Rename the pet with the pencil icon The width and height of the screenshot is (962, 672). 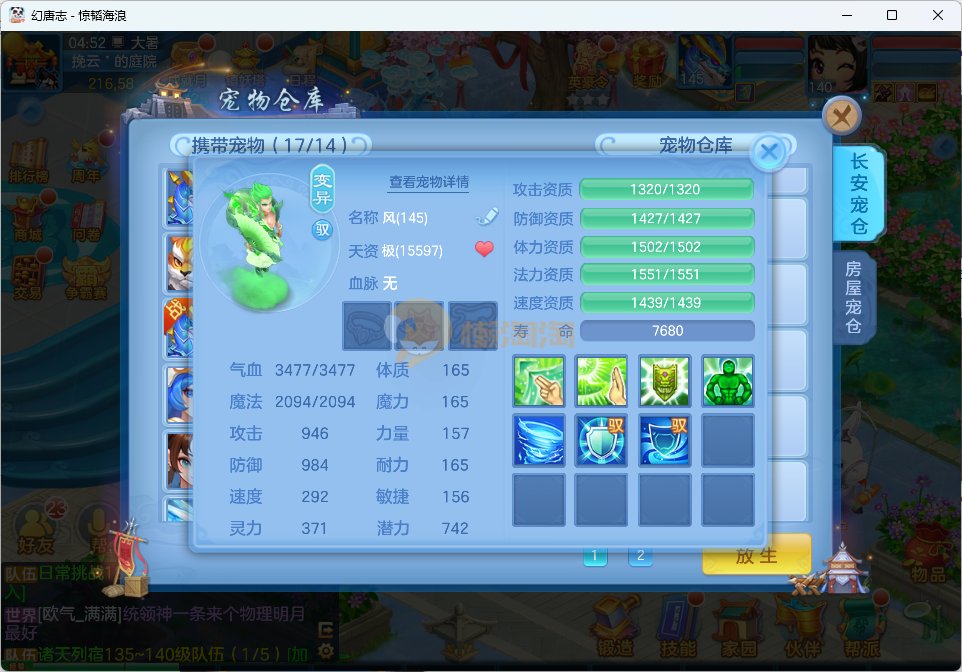[x=485, y=216]
